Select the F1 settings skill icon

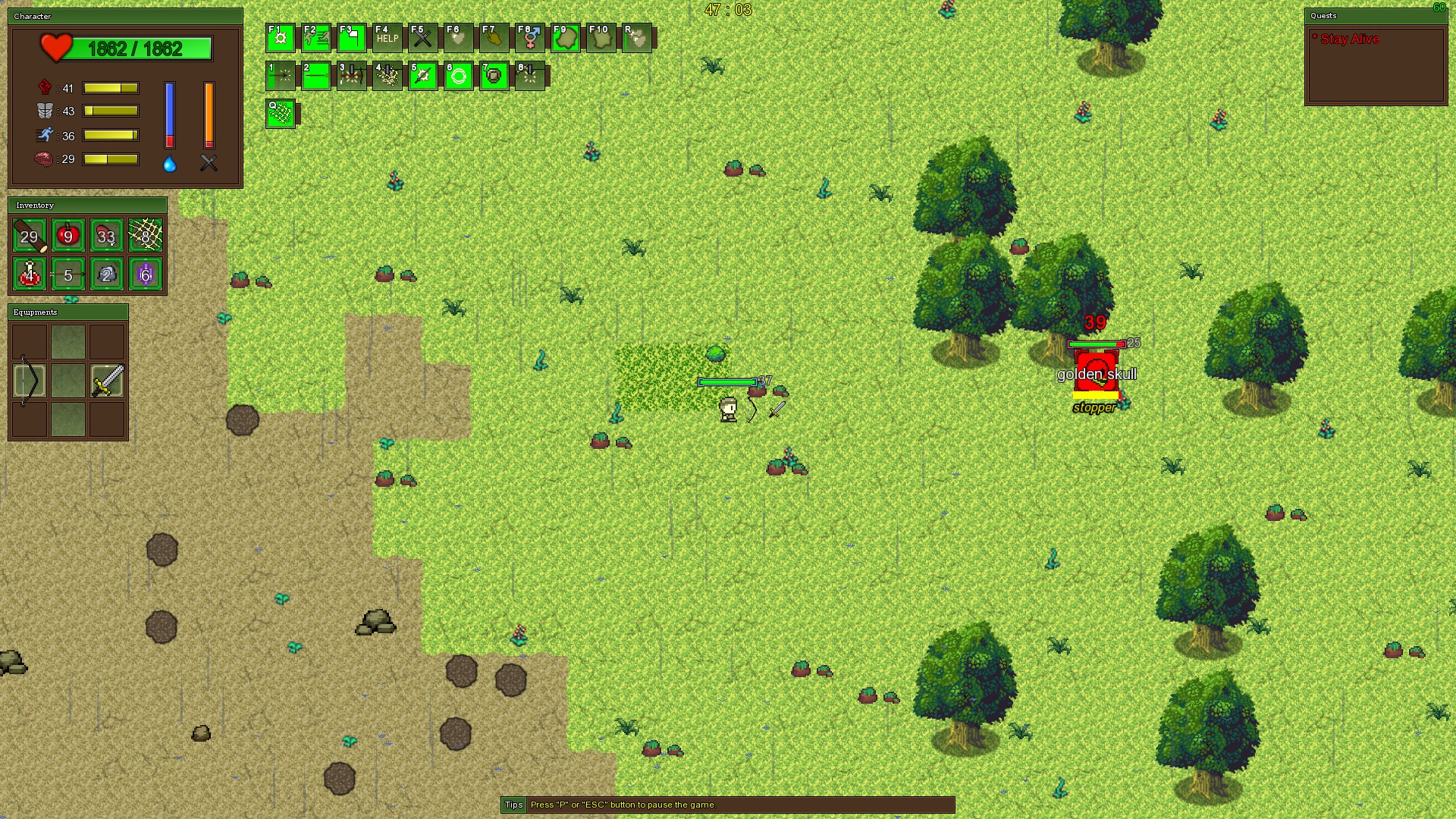(x=280, y=36)
